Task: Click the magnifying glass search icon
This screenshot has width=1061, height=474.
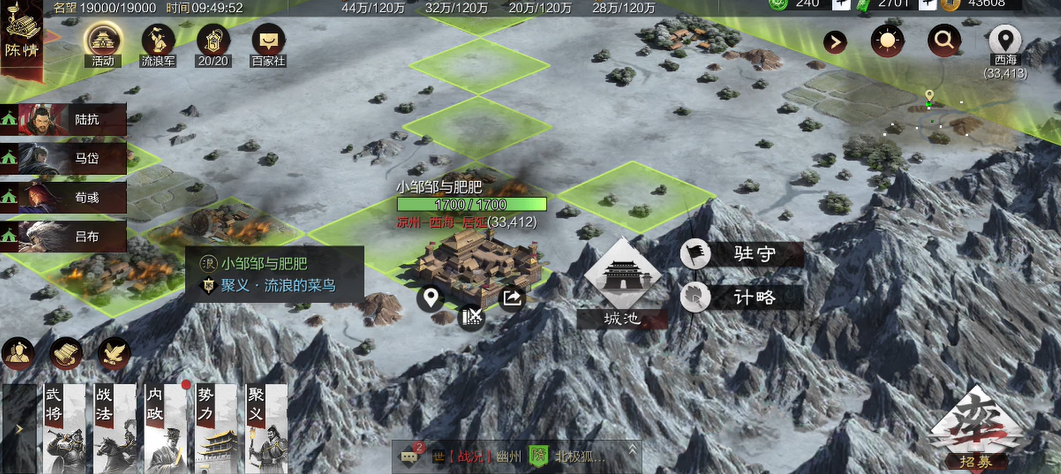Action: [943, 41]
